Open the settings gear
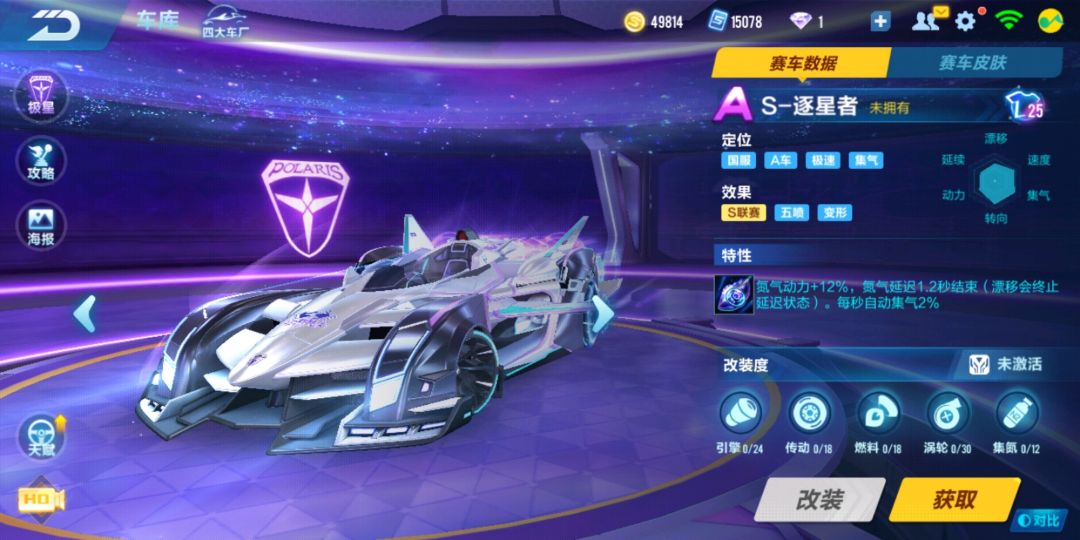 coord(966,21)
